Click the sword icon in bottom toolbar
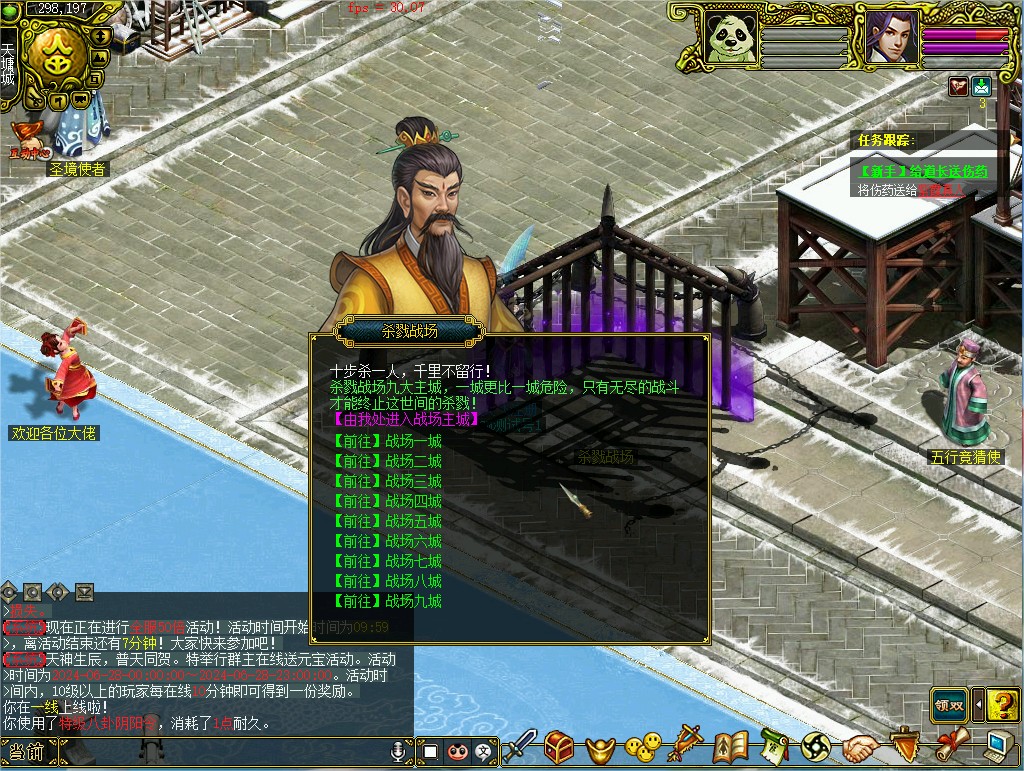1024x771 pixels. pyautogui.click(x=519, y=746)
